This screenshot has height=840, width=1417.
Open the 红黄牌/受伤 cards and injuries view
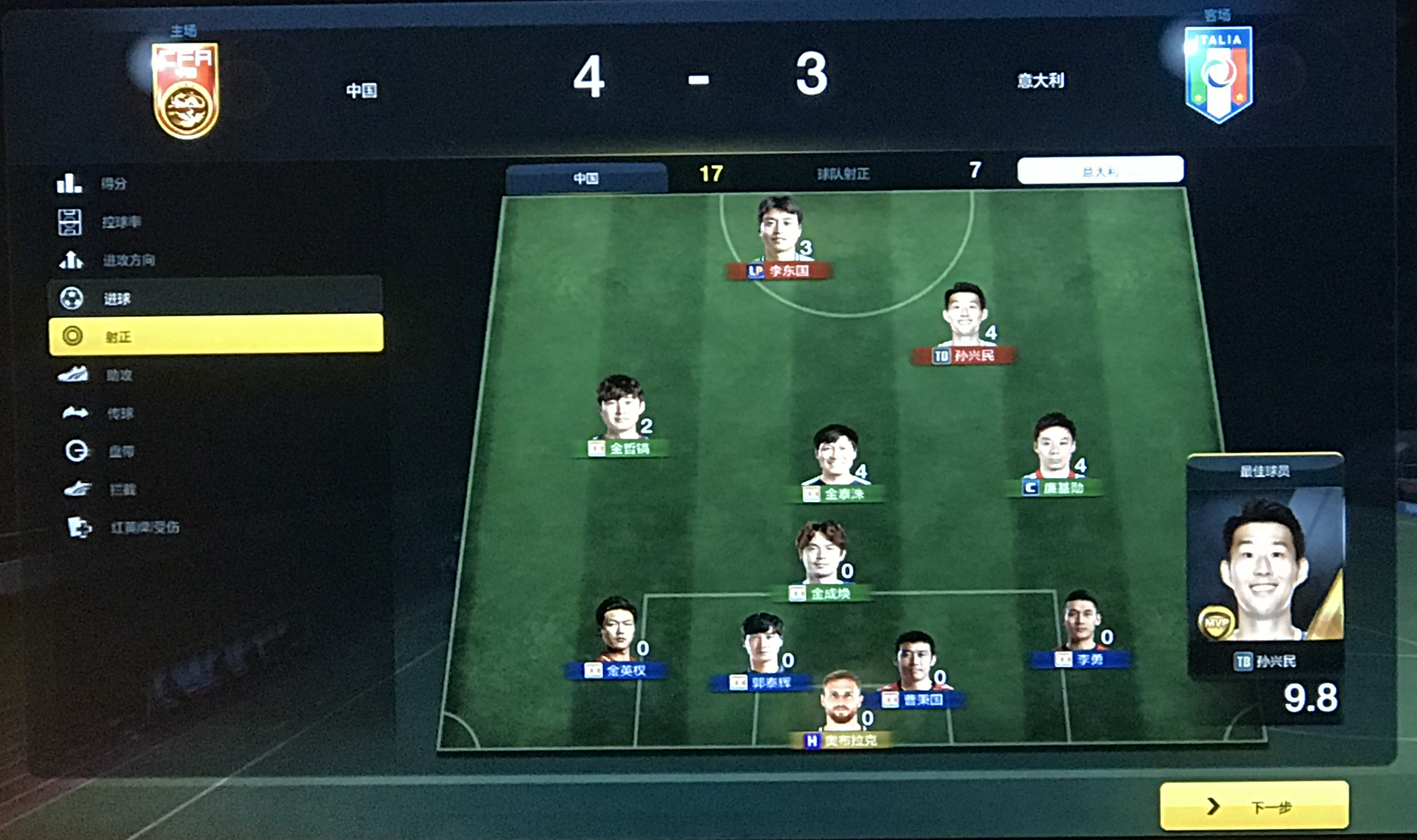point(144,527)
